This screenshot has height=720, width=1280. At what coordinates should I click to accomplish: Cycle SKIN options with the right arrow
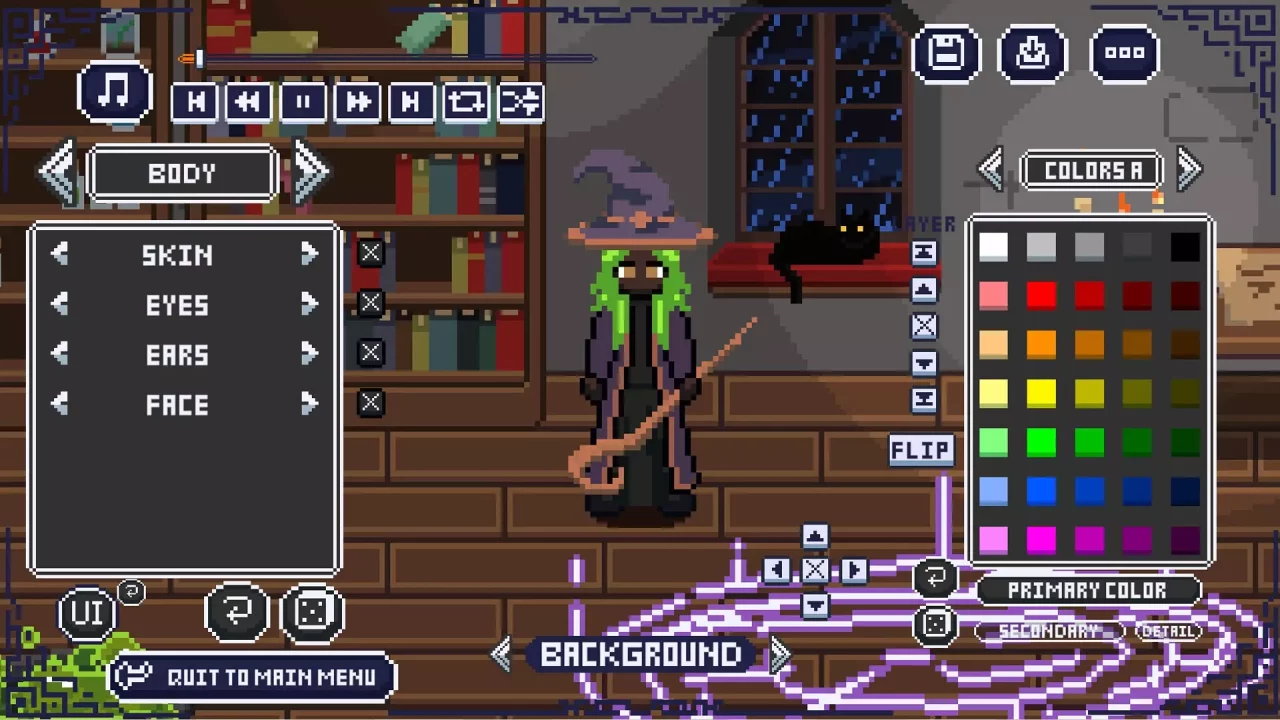coord(309,255)
